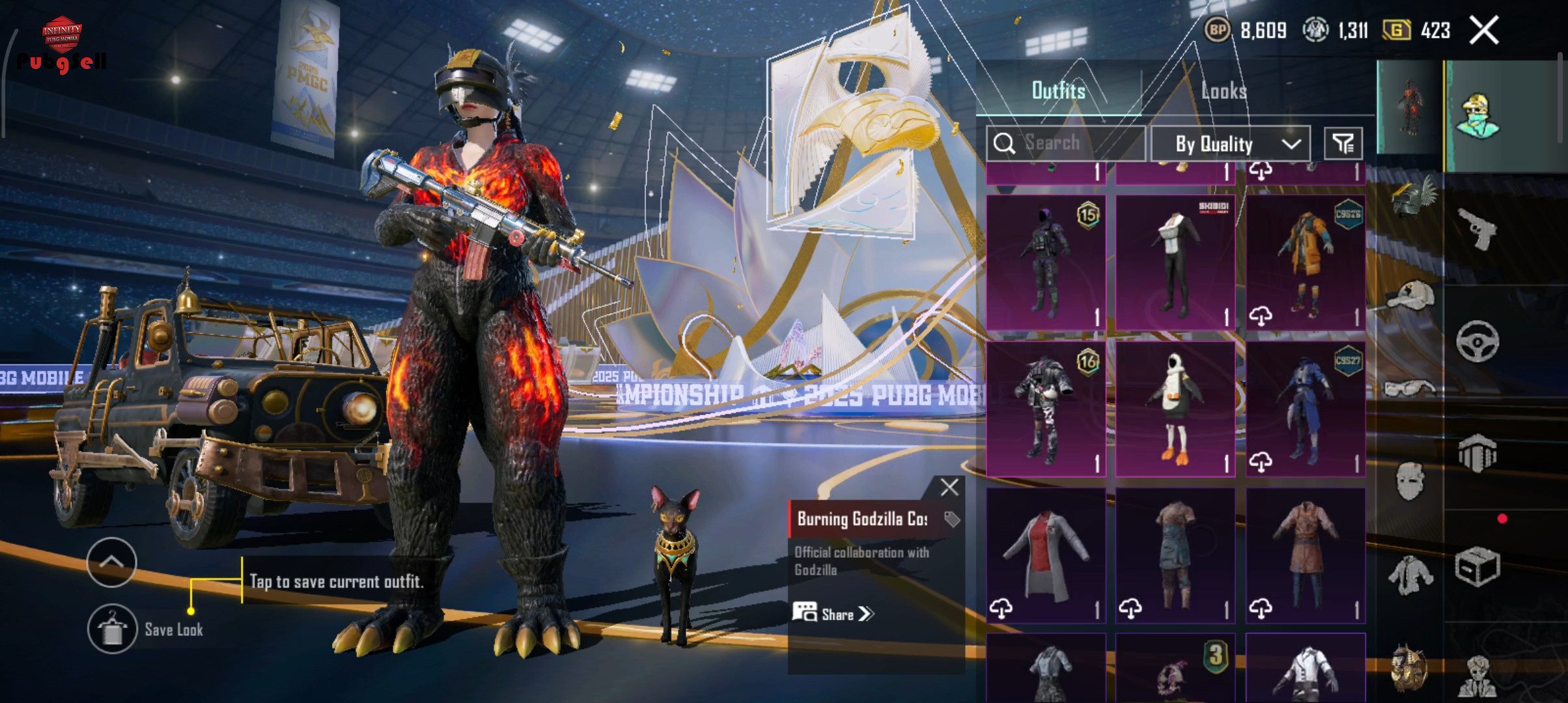This screenshot has height=703, width=1568.
Task: Expand the panel with the up-arrow button
Action: [111, 562]
